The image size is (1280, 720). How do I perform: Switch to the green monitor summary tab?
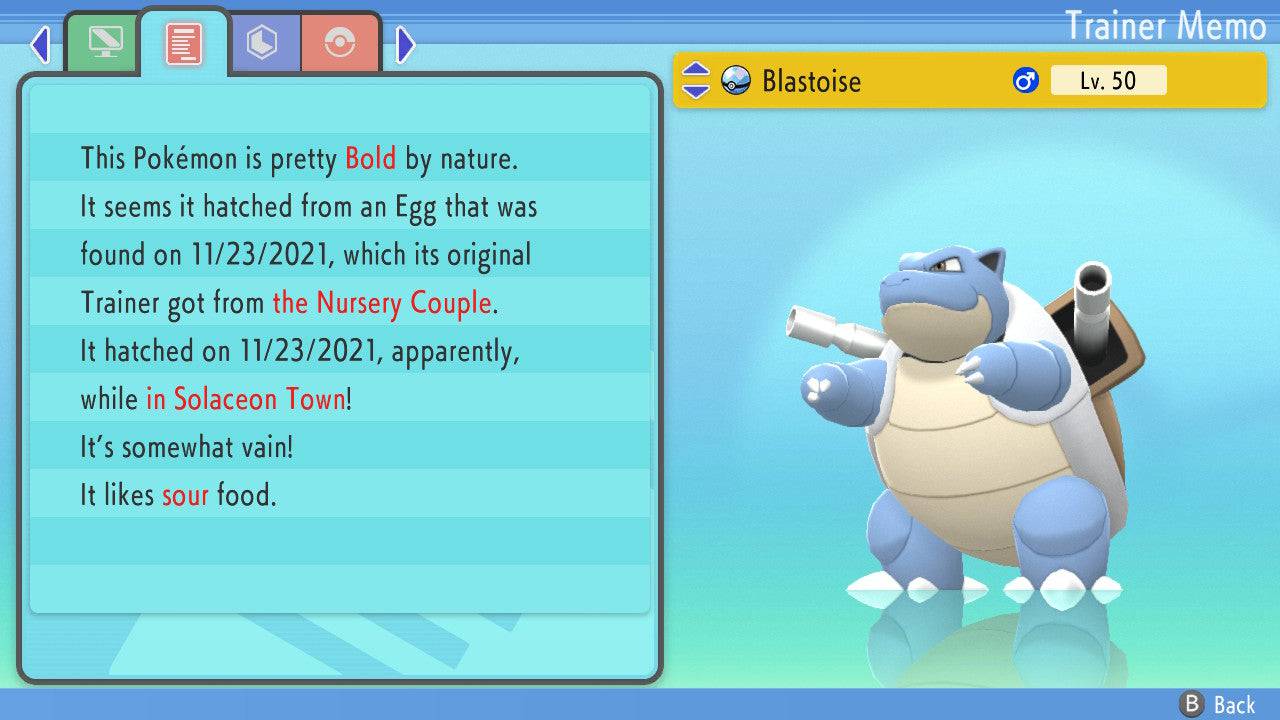(103, 43)
